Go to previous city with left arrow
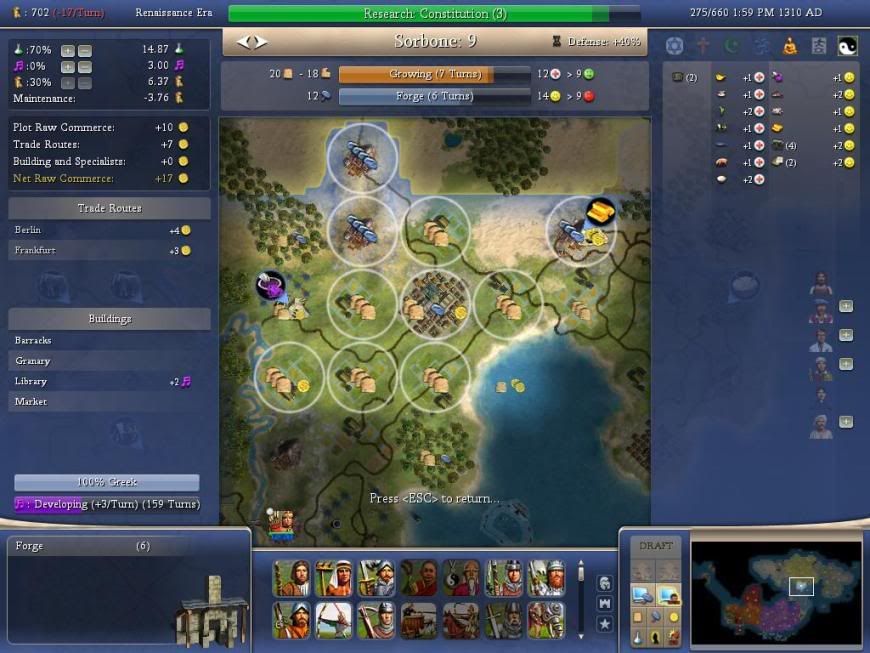The image size is (870, 653). (x=242, y=42)
